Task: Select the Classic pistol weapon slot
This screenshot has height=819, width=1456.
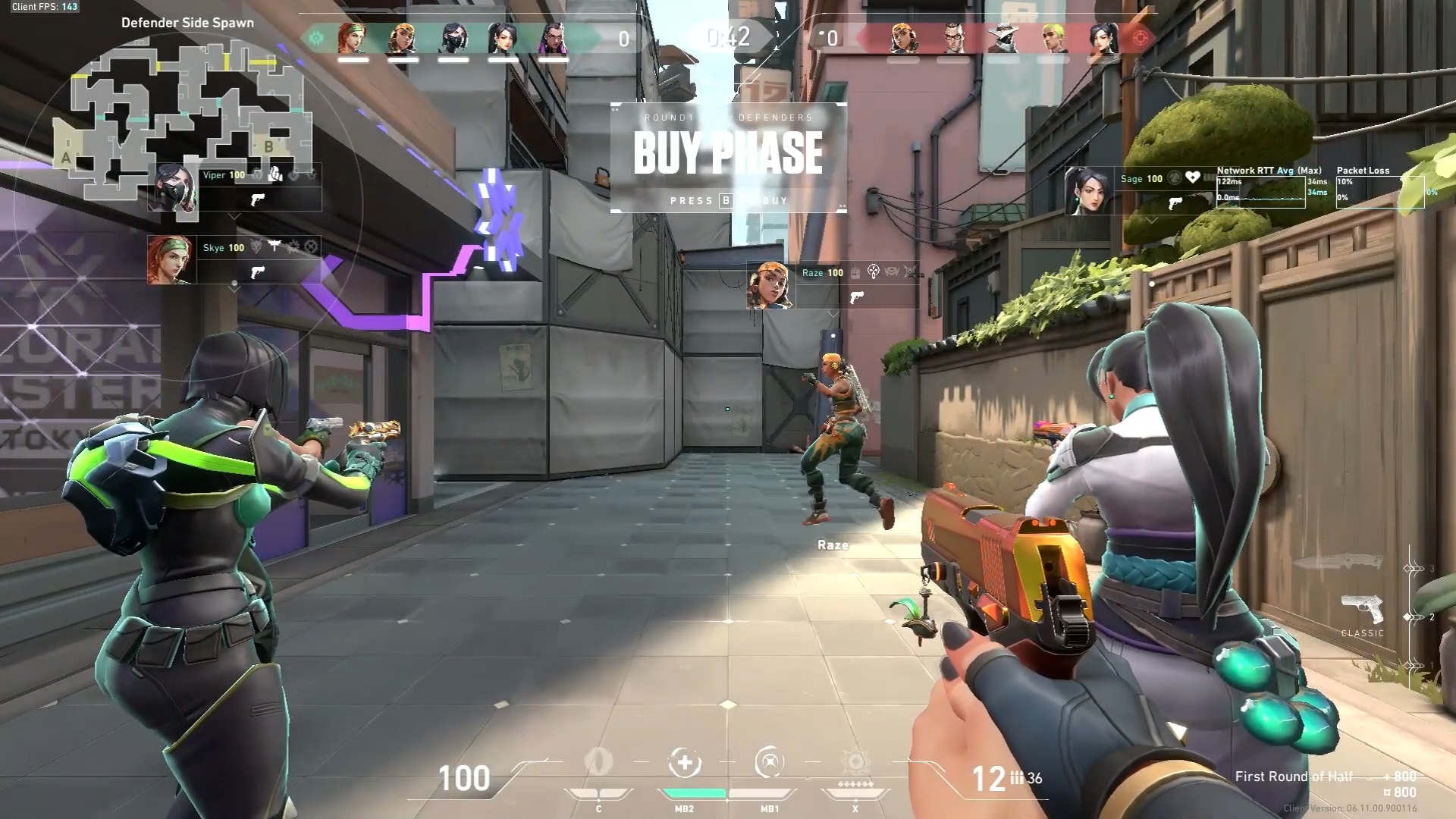Action: pyautogui.click(x=1363, y=610)
